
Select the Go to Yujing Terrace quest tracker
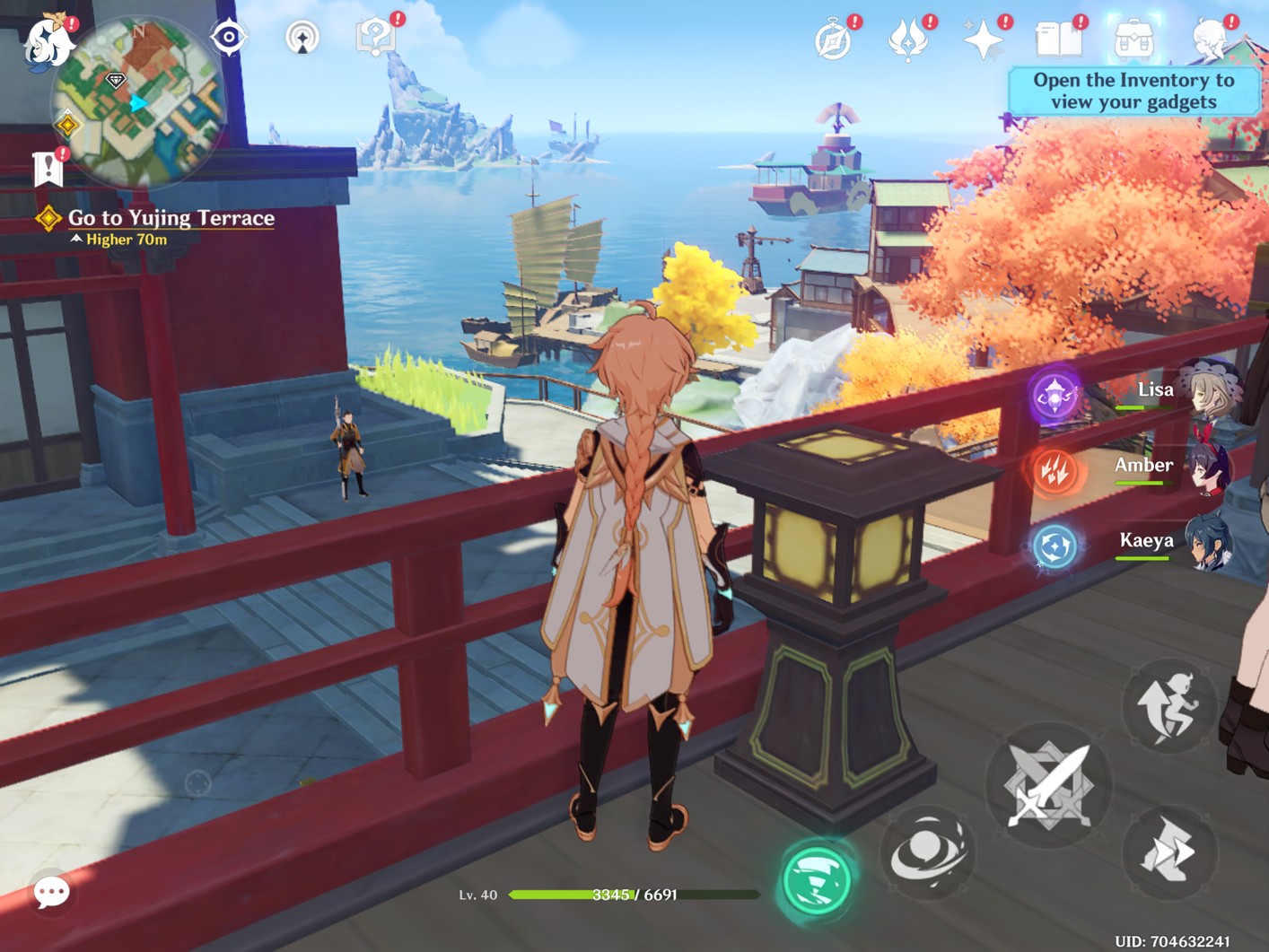click(171, 218)
